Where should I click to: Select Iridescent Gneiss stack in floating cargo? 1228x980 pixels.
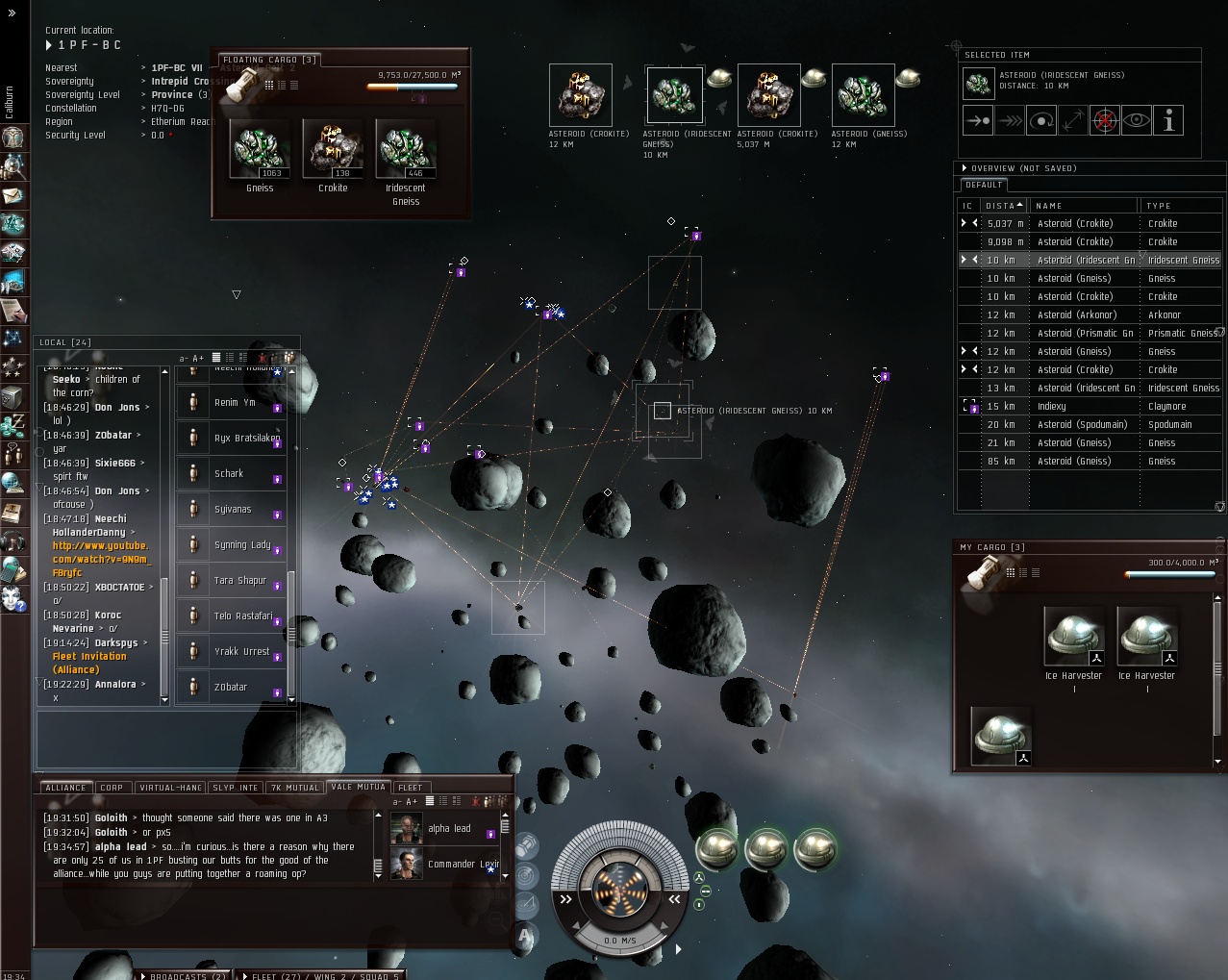coord(406,150)
